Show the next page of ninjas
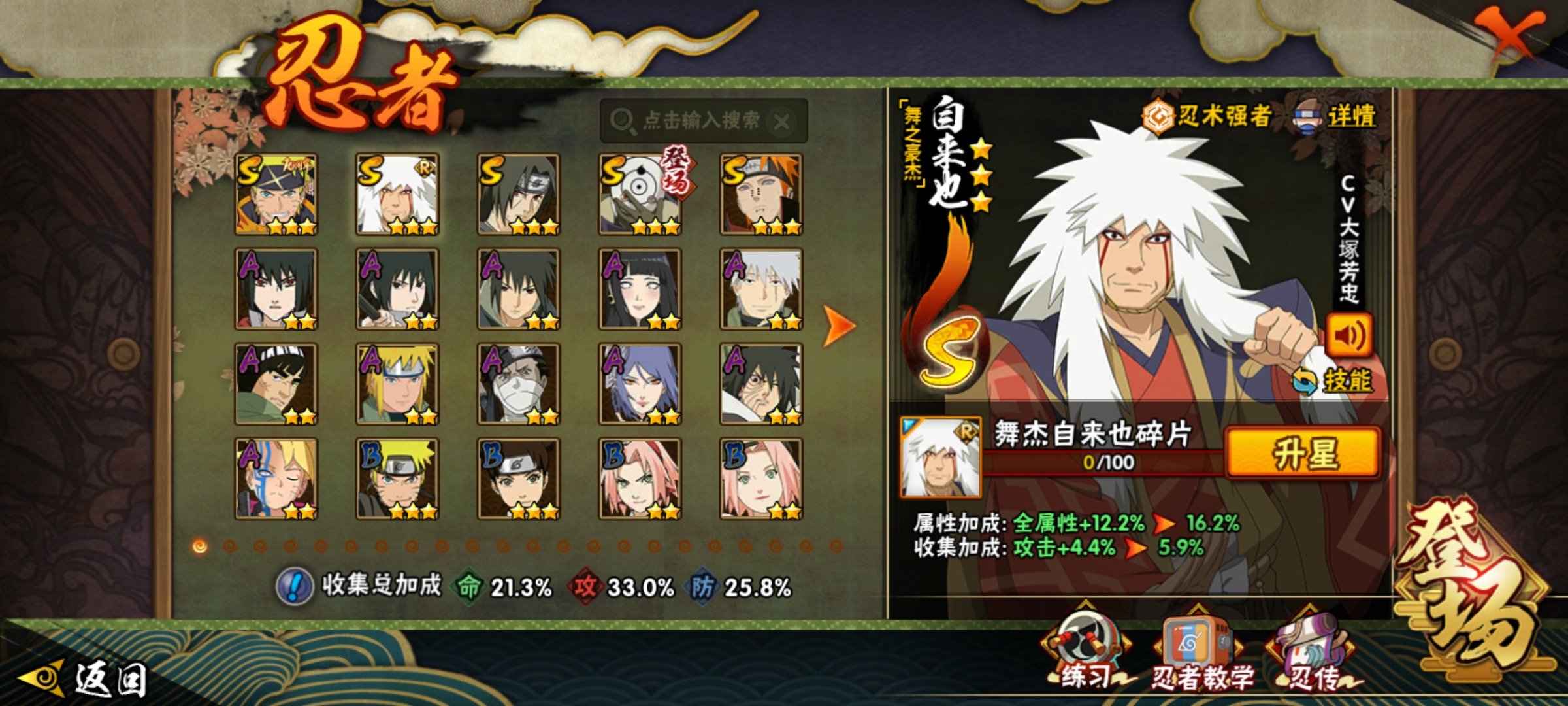Viewport: 1568px width, 706px height. click(839, 325)
